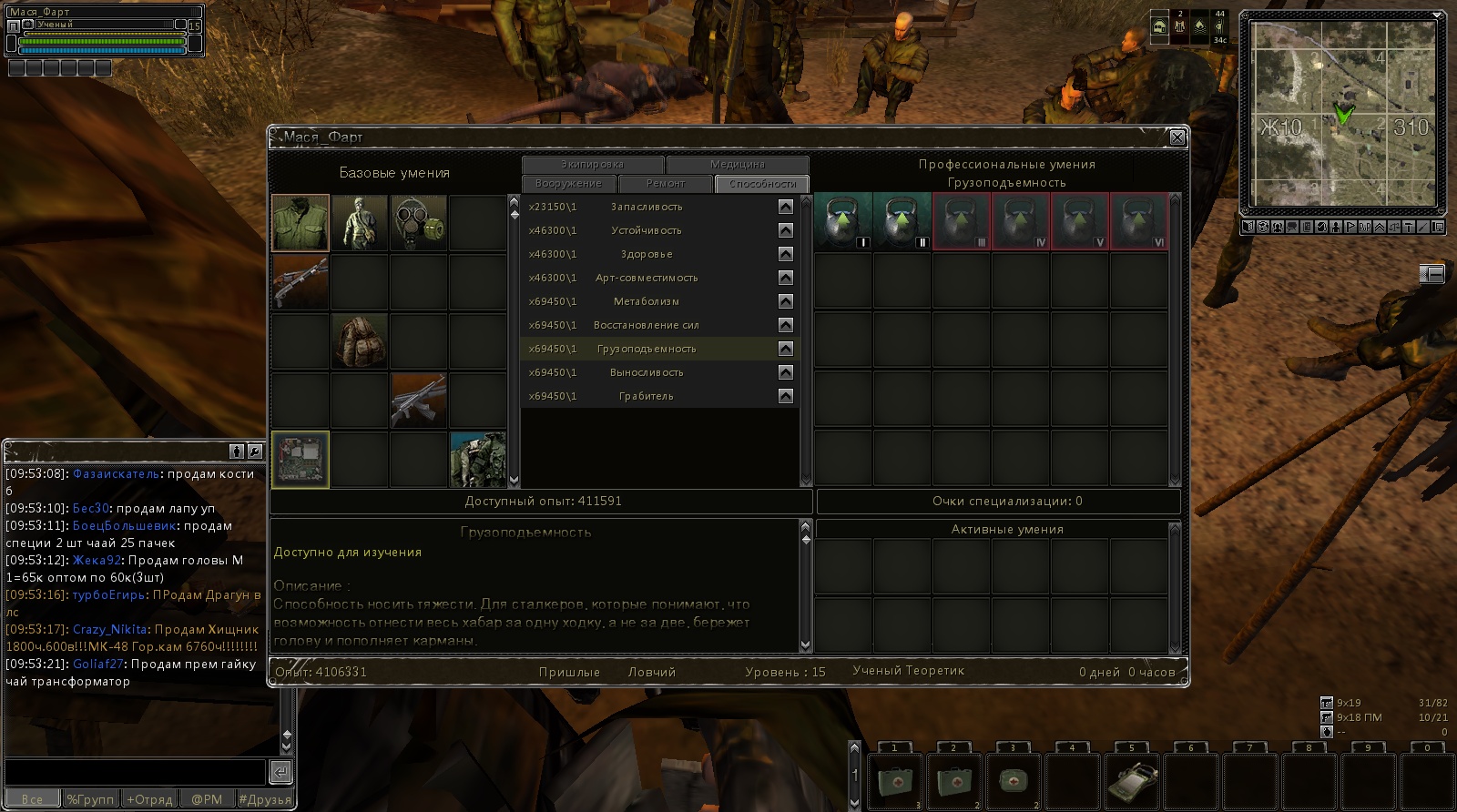Select the level I weight skill icon
This screenshot has width=1457, height=812.
coord(843,221)
